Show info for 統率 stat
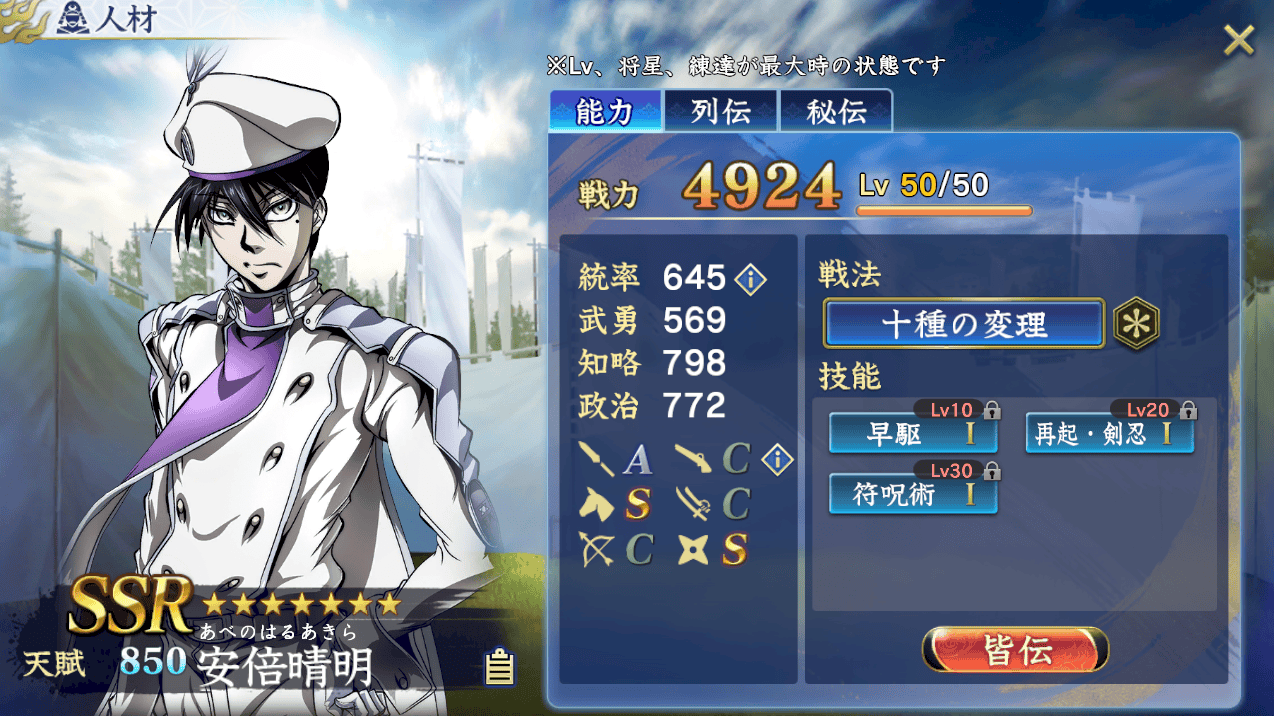This screenshot has width=1274, height=716. point(751,279)
